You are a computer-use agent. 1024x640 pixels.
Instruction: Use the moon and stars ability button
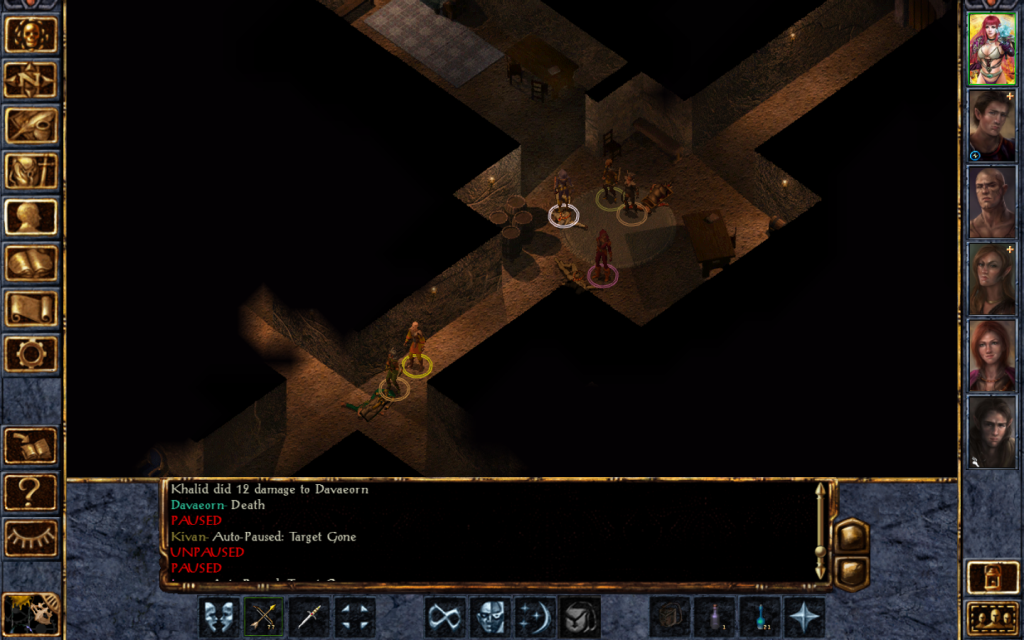pyautogui.click(x=535, y=617)
